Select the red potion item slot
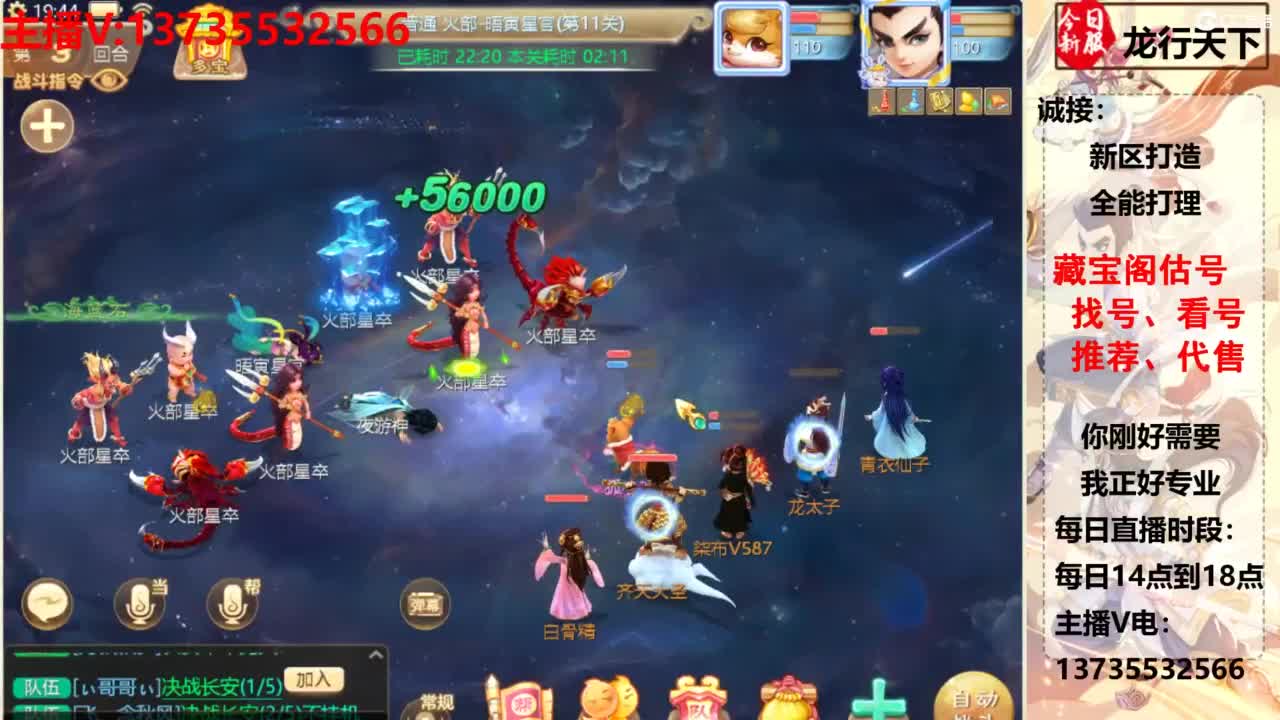This screenshot has width=1280, height=720. 883,100
